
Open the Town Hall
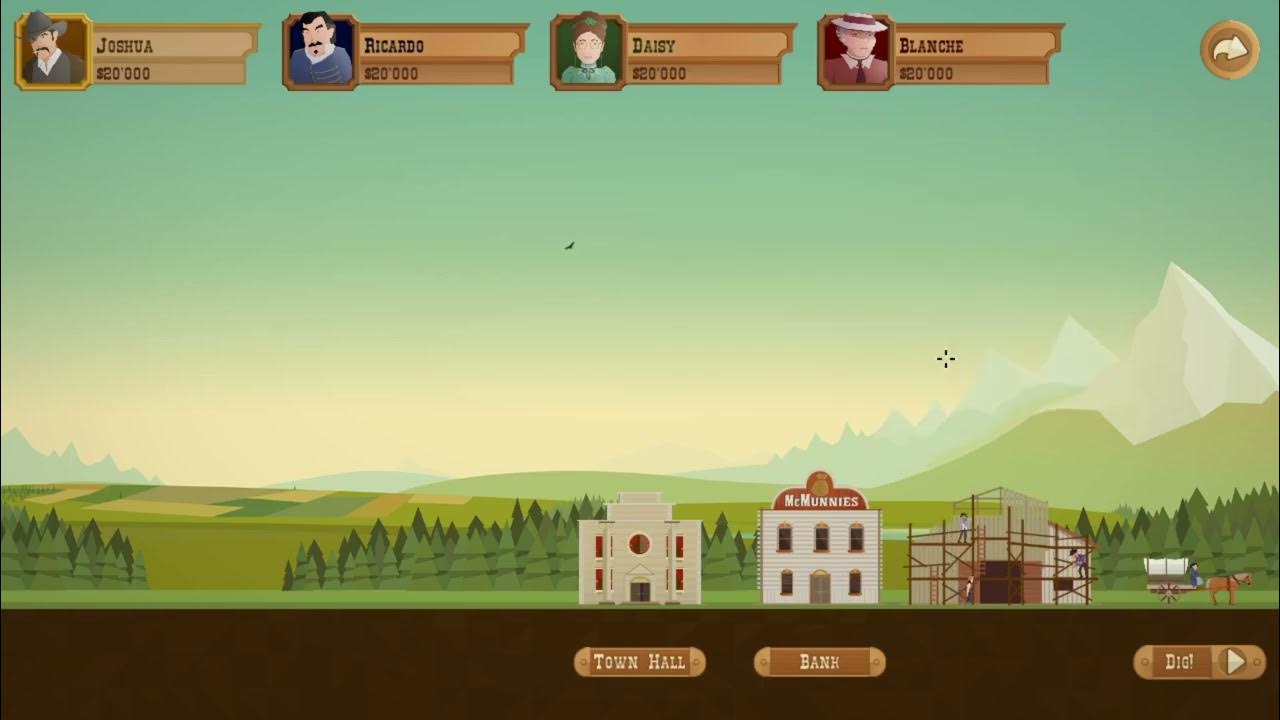[x=639, y=662]
